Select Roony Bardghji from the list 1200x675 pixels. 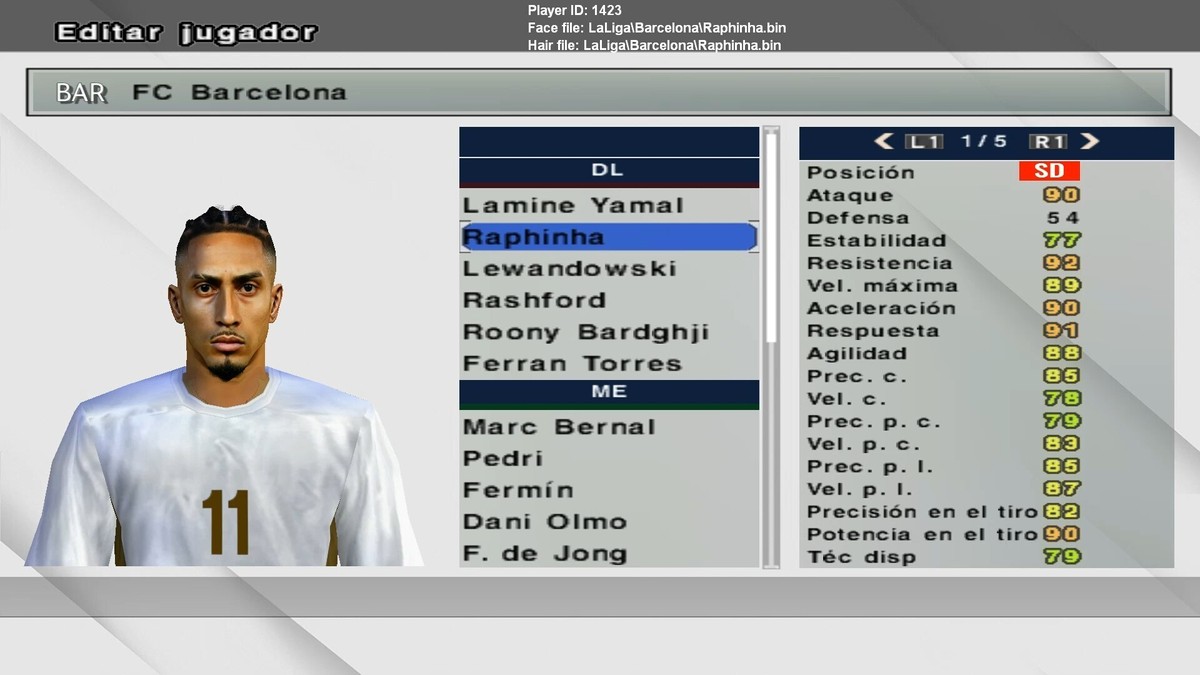point(585,332)
